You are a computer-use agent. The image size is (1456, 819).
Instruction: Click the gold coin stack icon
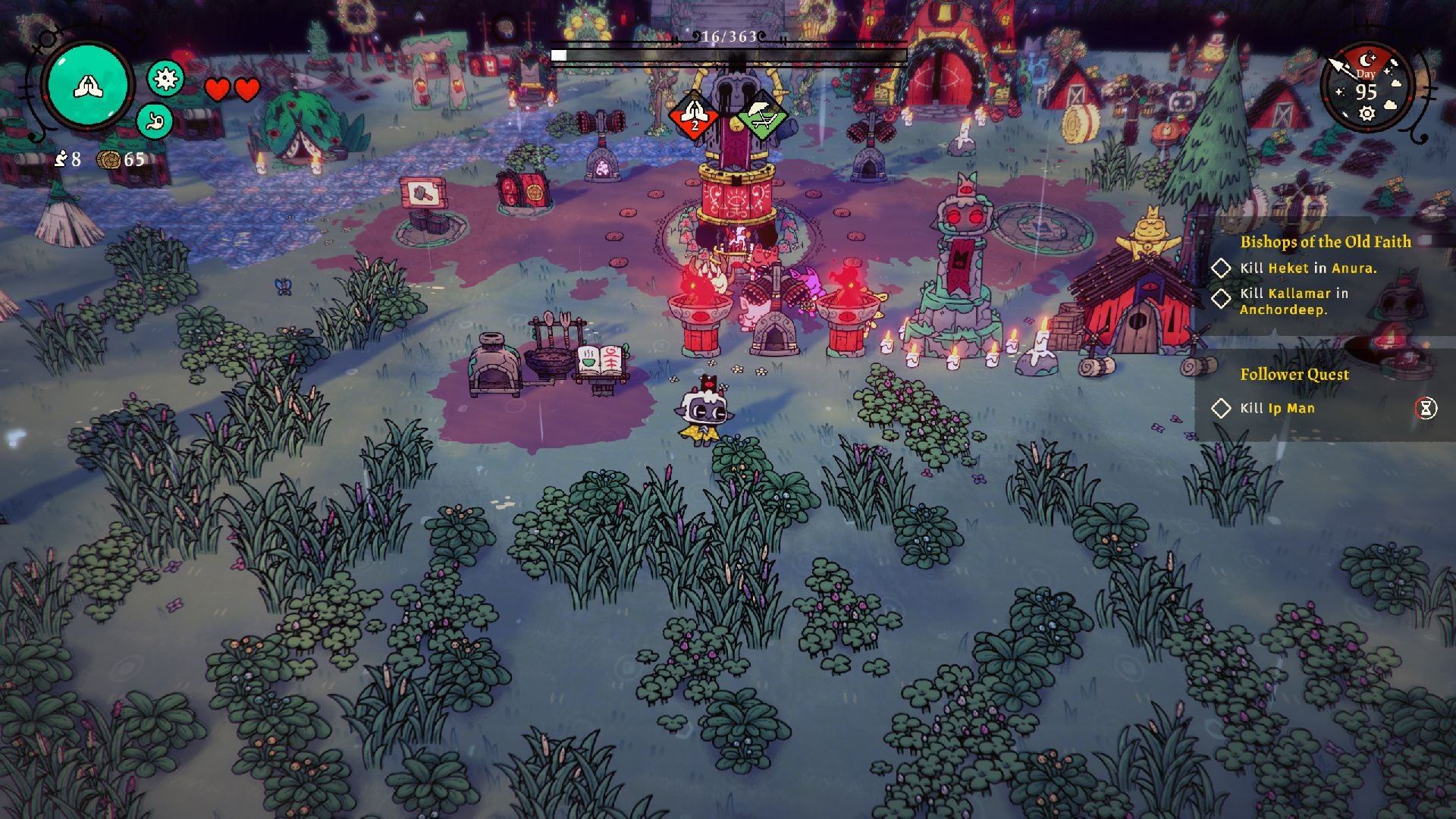coord(109,159)
